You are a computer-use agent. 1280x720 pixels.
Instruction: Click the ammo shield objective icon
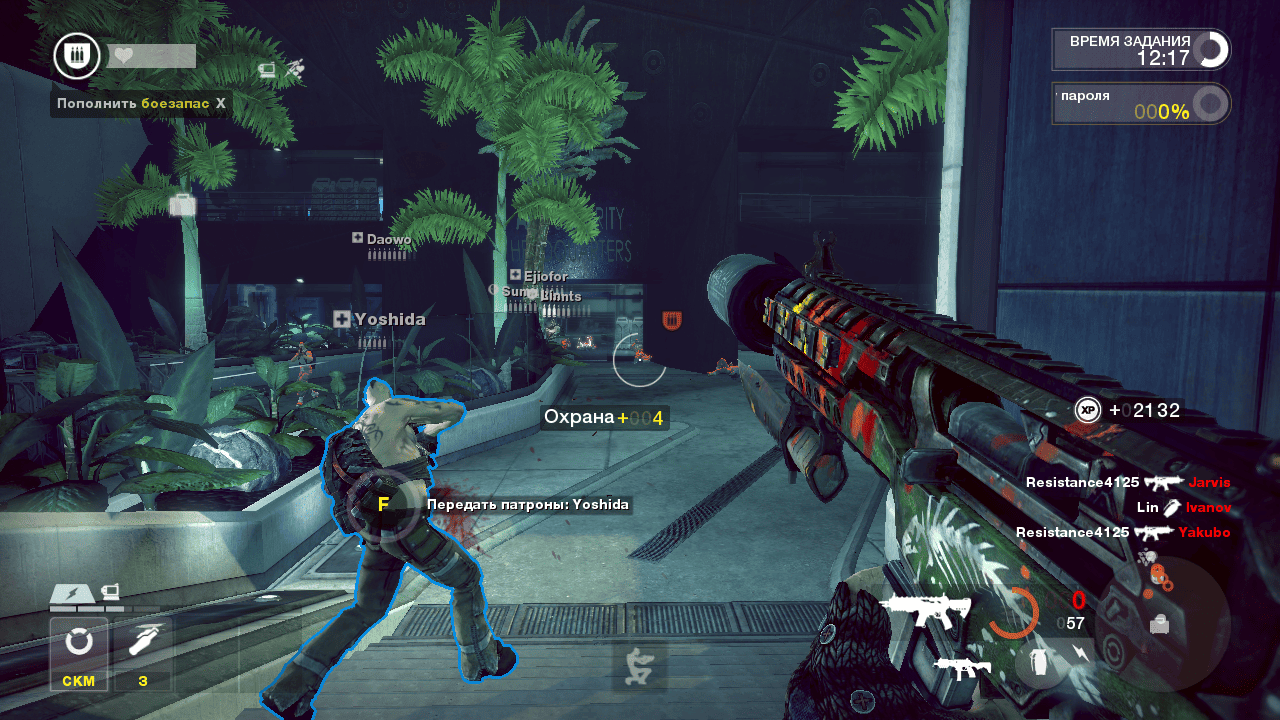pyautogui.click(x=76, y=56)
